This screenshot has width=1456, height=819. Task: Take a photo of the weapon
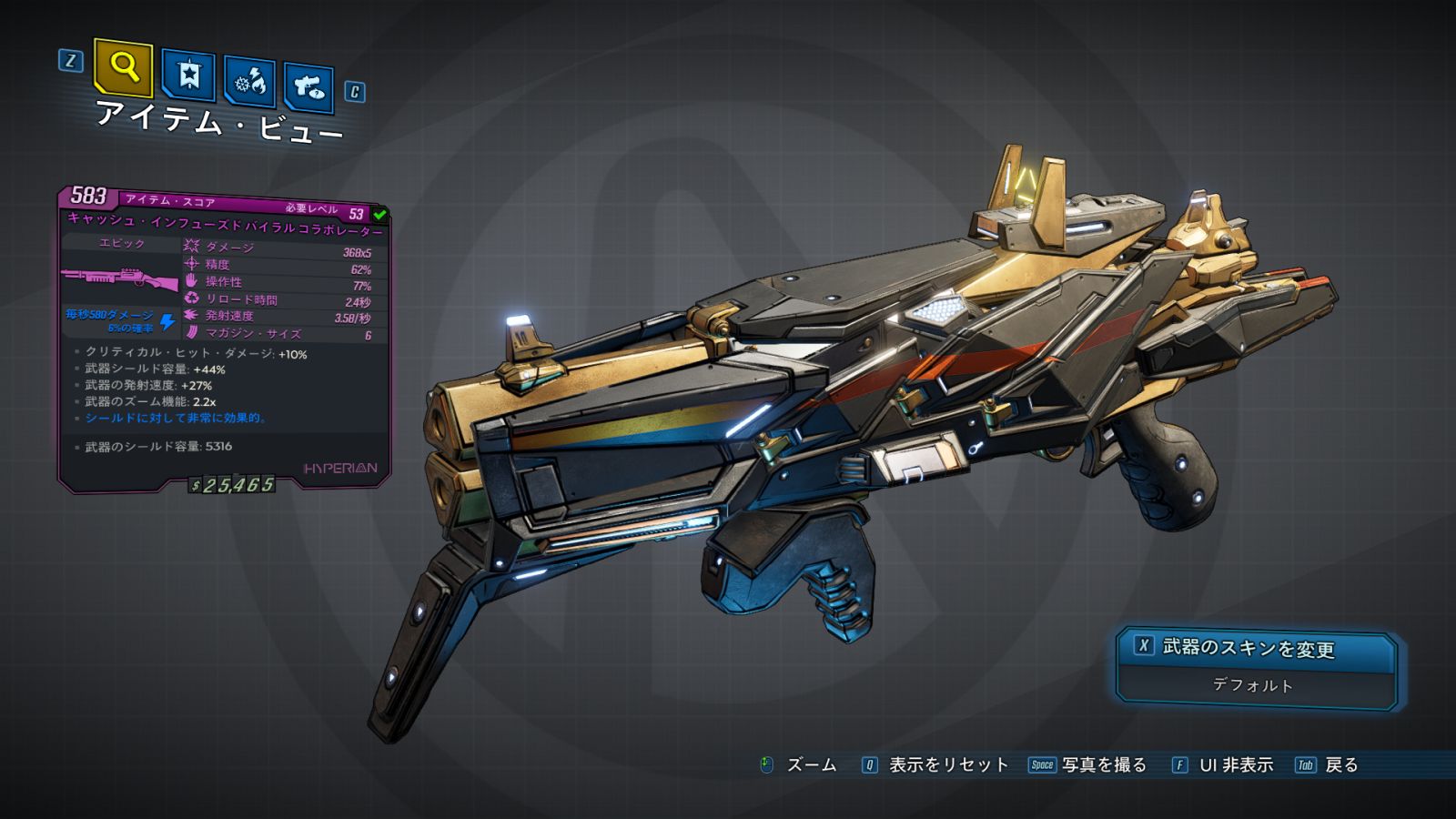coord(1088,765)
